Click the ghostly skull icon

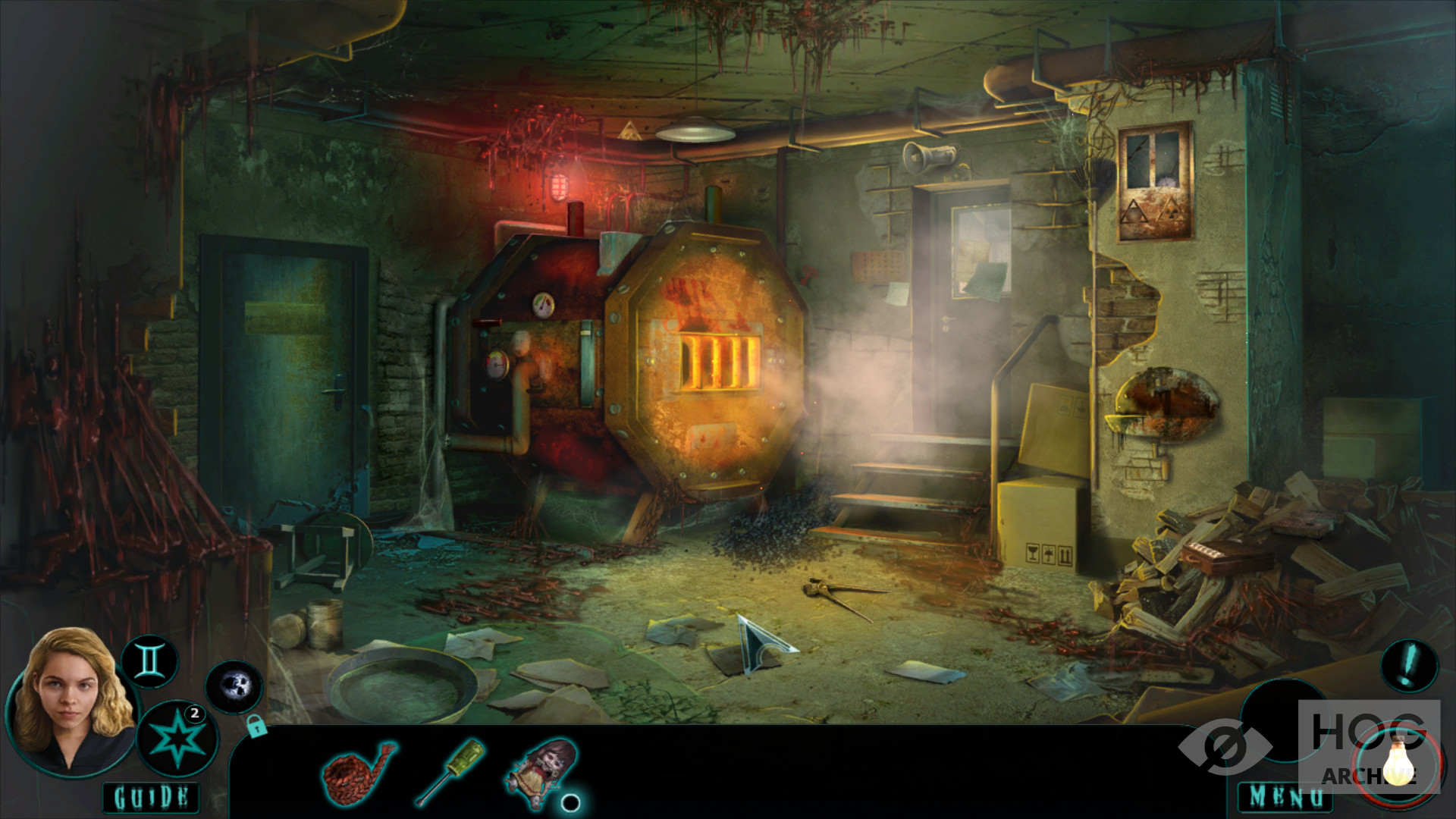tap(234, 687)
